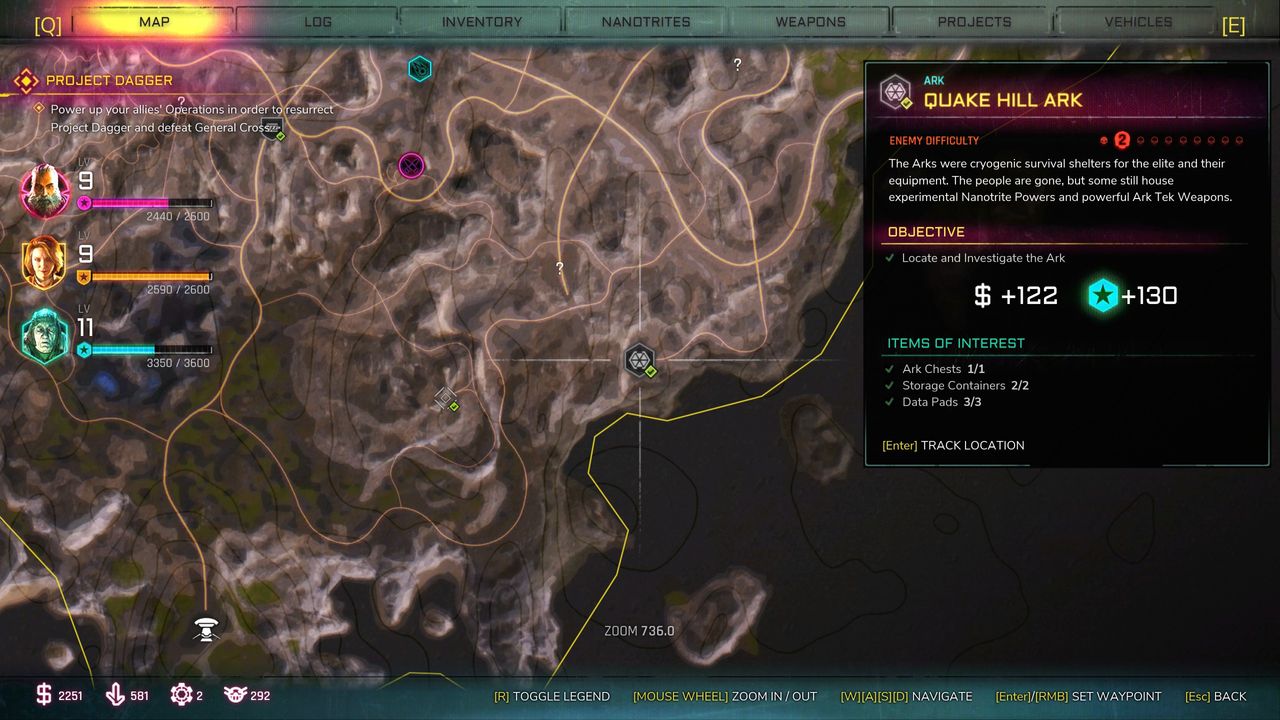Set a waypoint on the map
The height and width of the screenshot is (720, 1280).
[1078, 696]
